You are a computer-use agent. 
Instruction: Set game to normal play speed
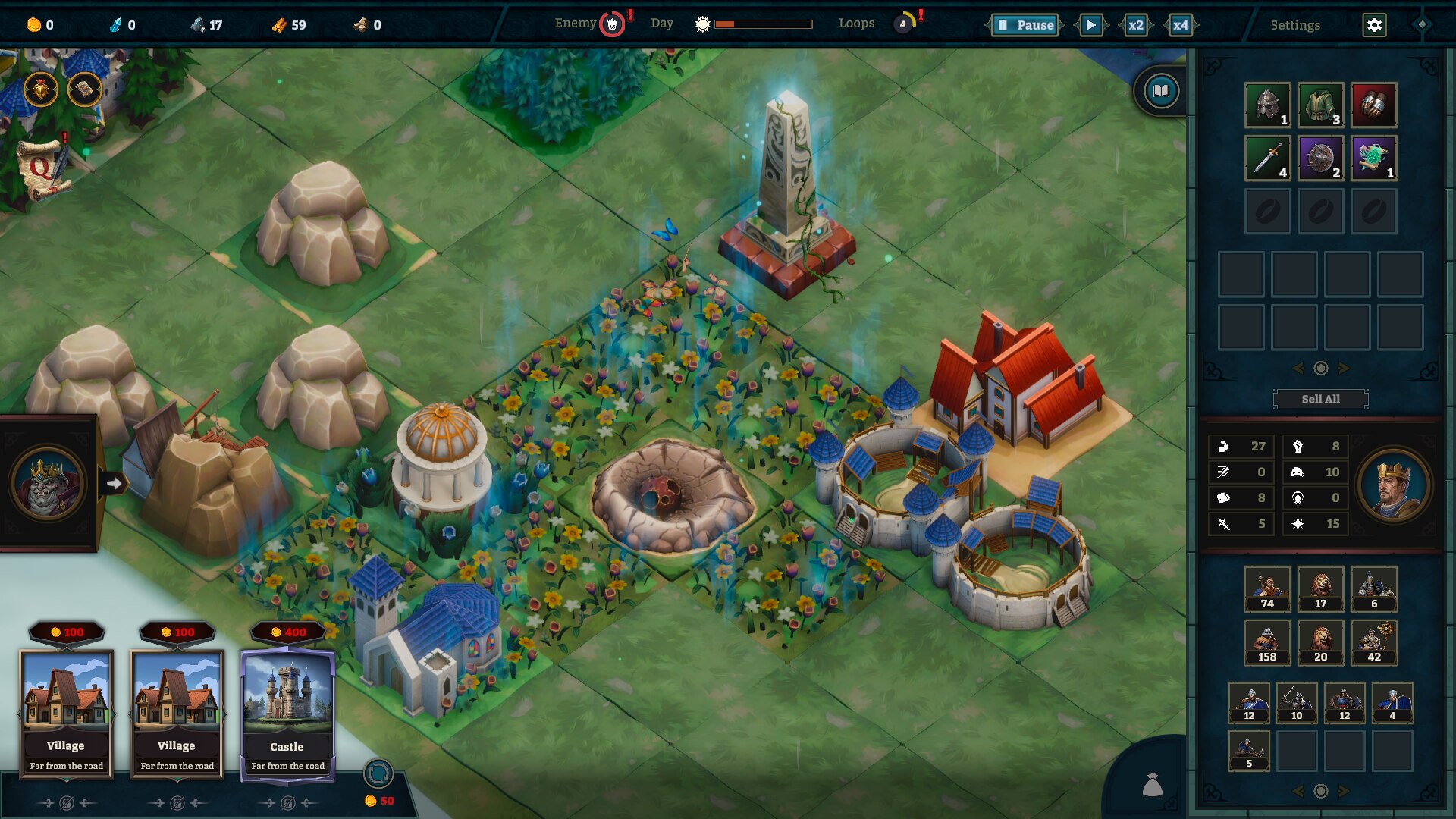pyautogui.click(x=1090, y=25)
